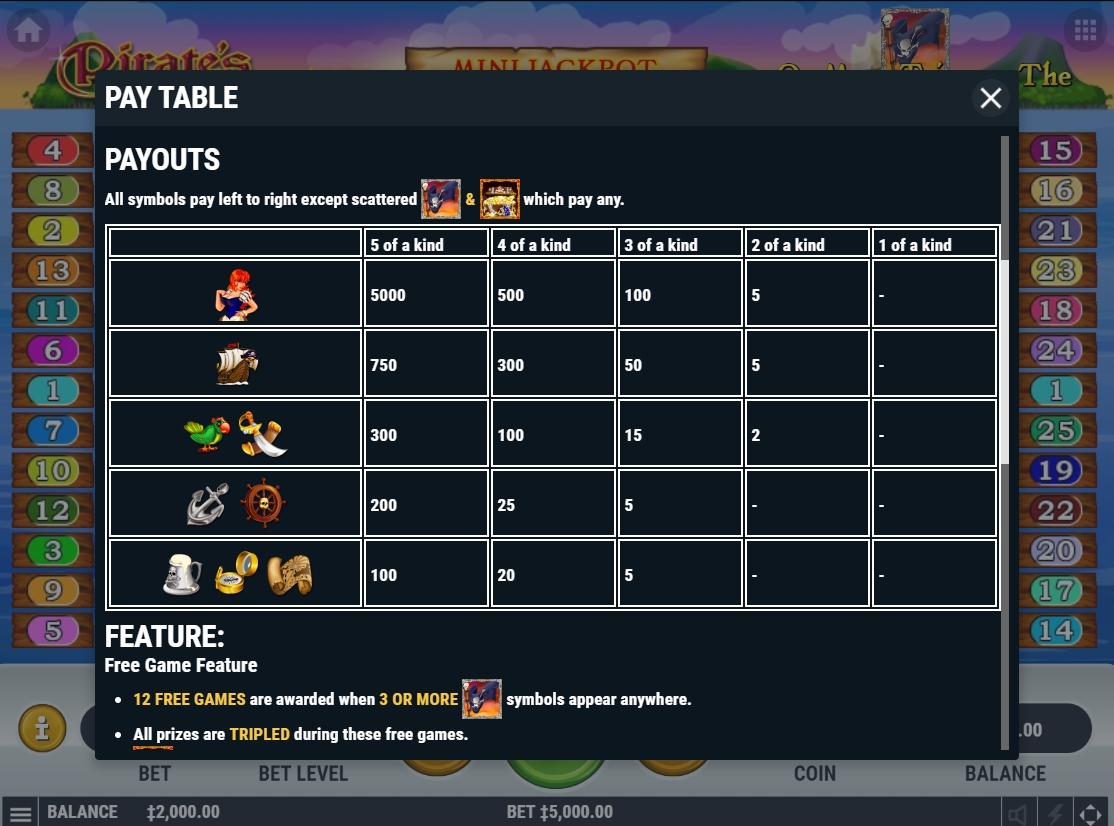Close the Pay Table window
Image resolution: width=1114 pixels, height=826 pixels.
click(990, 98)
